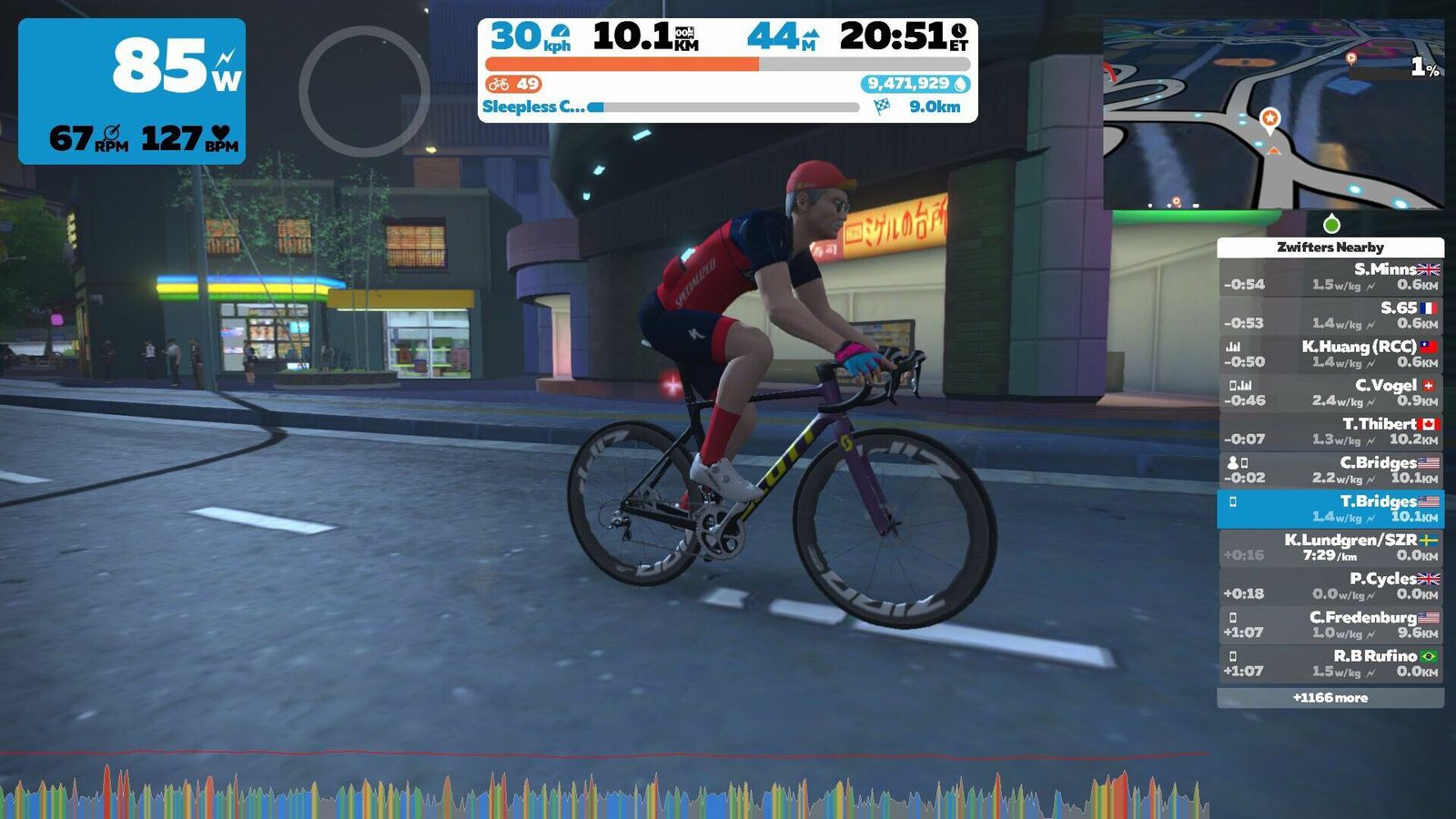The image size is (1456, 819).
Task: Select the C.Fredenburg rider row
Action: pyautogui.click(x=1330, y=624)
